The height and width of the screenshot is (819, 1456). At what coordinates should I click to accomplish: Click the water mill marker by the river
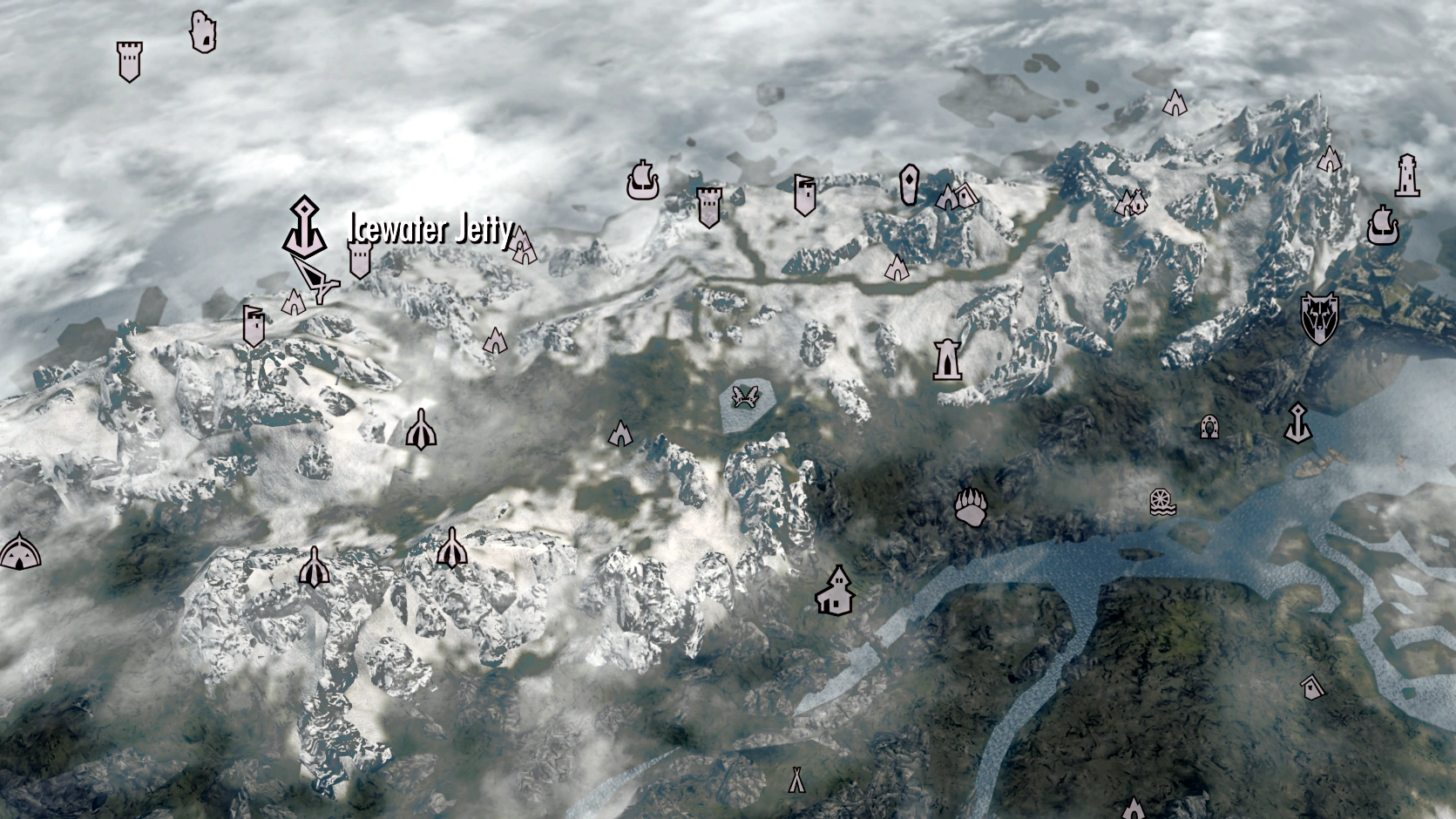[1161, 503]
